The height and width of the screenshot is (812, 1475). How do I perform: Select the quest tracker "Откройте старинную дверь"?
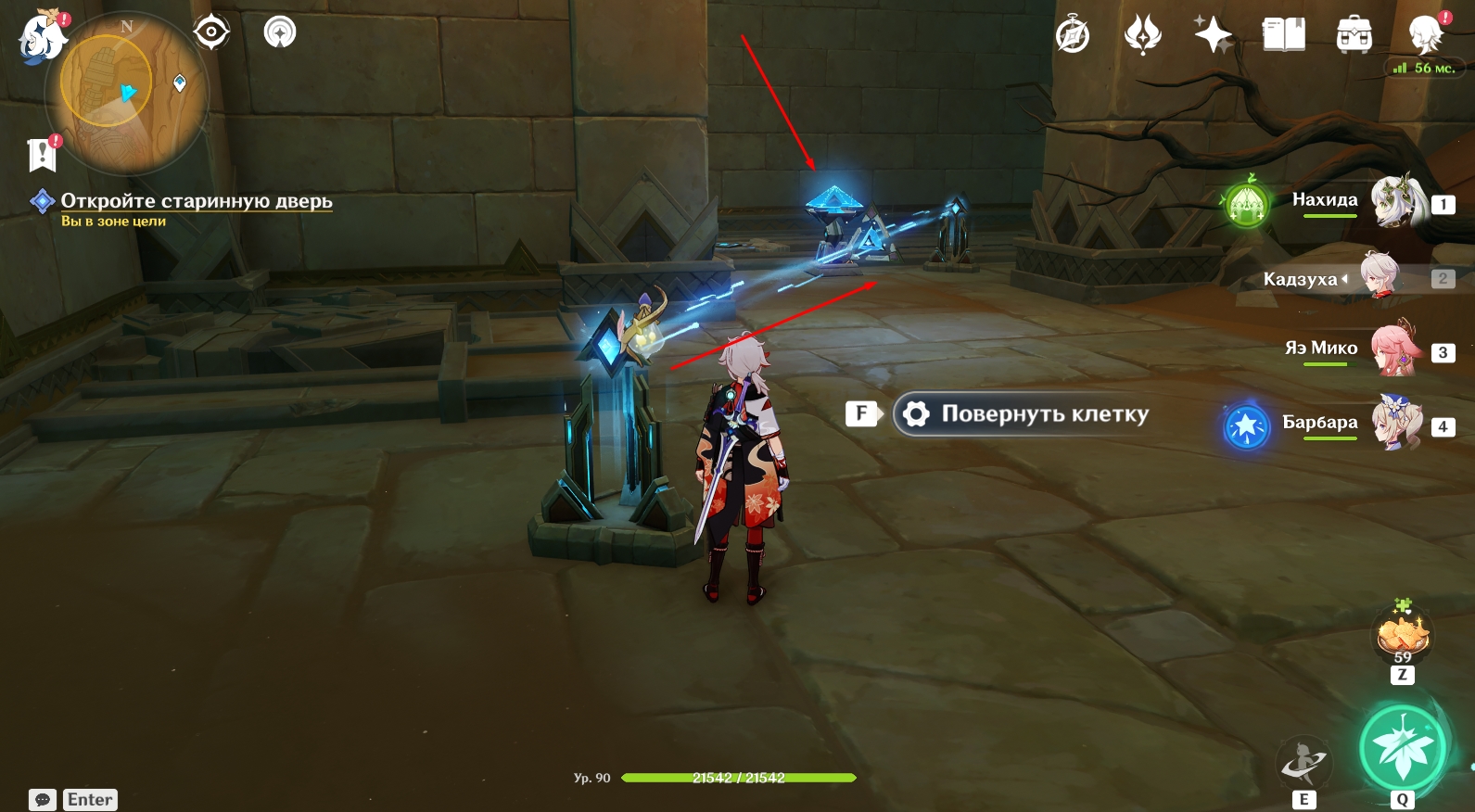point(196,201)
